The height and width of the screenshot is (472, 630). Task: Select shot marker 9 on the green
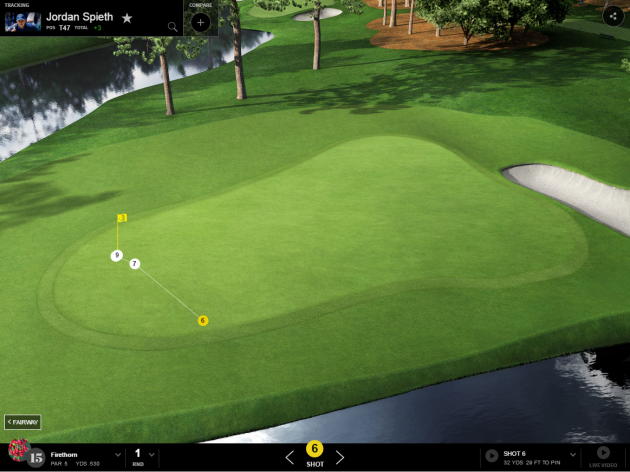117,256
